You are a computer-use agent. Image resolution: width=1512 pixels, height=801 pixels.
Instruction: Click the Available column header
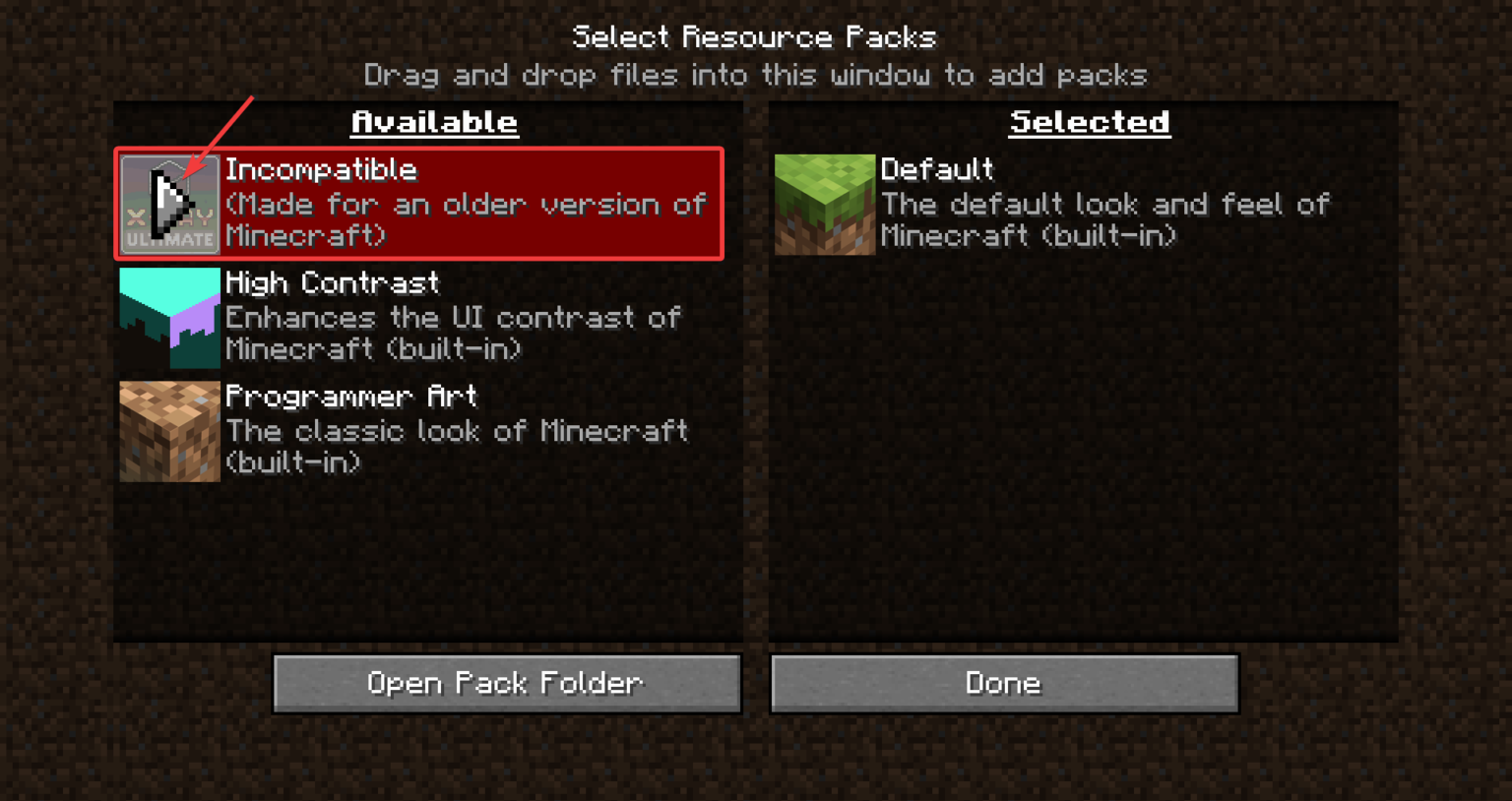point(433,122)
